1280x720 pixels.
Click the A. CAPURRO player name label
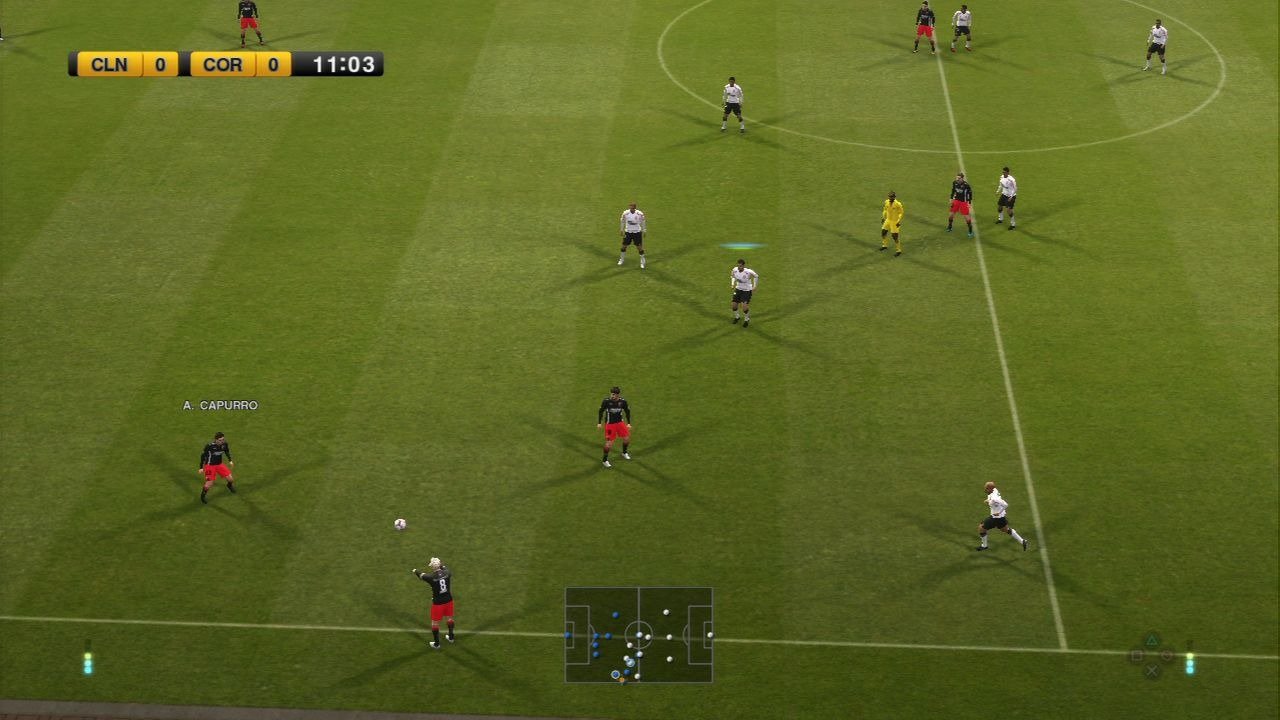coord(219,406)
